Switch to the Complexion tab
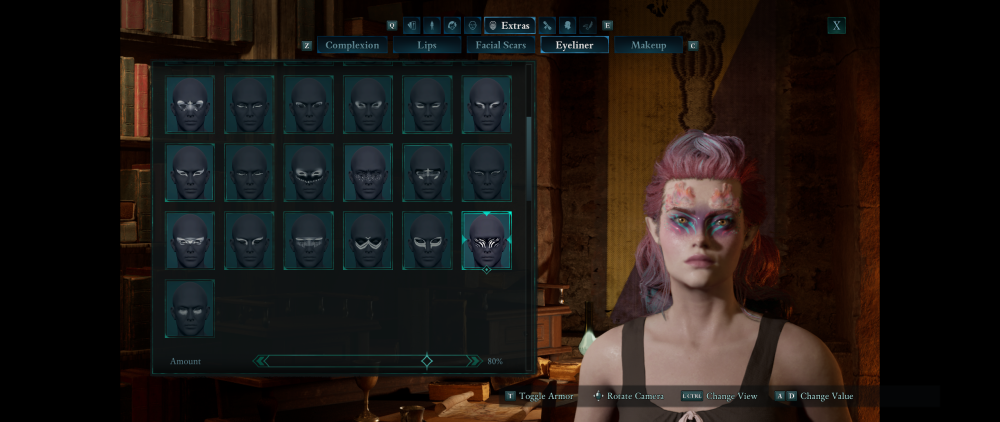The image size is (1000, 422). (x=352, y=45)
